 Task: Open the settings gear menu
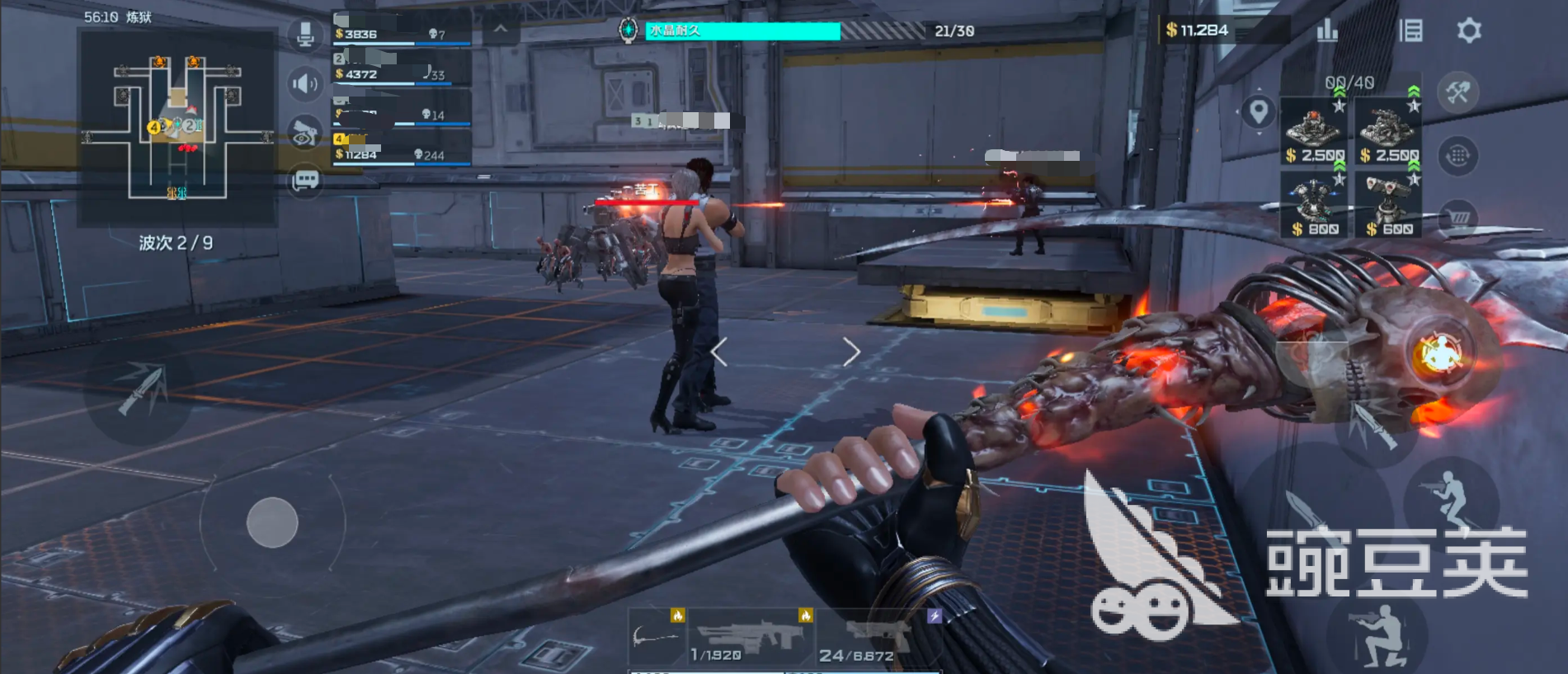[1468, 31]
